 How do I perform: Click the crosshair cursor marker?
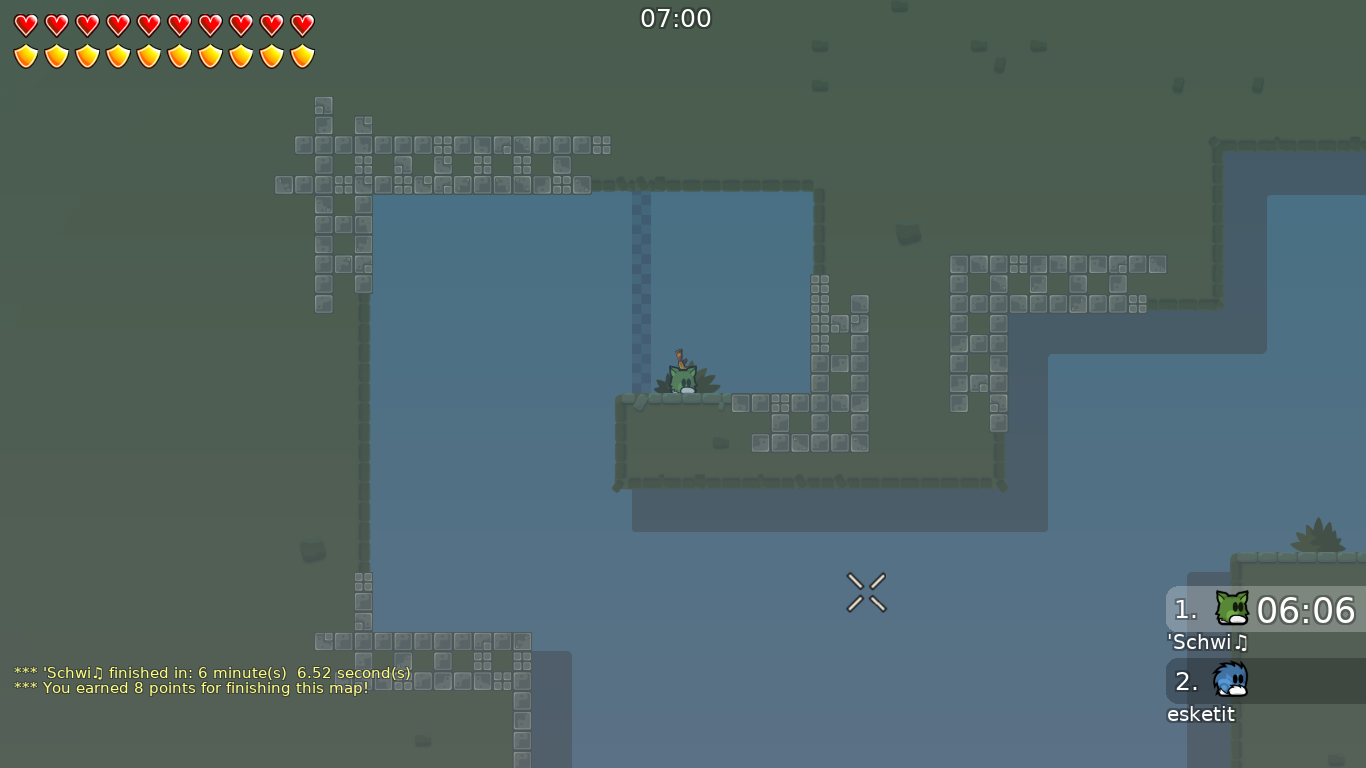(866, 590)
